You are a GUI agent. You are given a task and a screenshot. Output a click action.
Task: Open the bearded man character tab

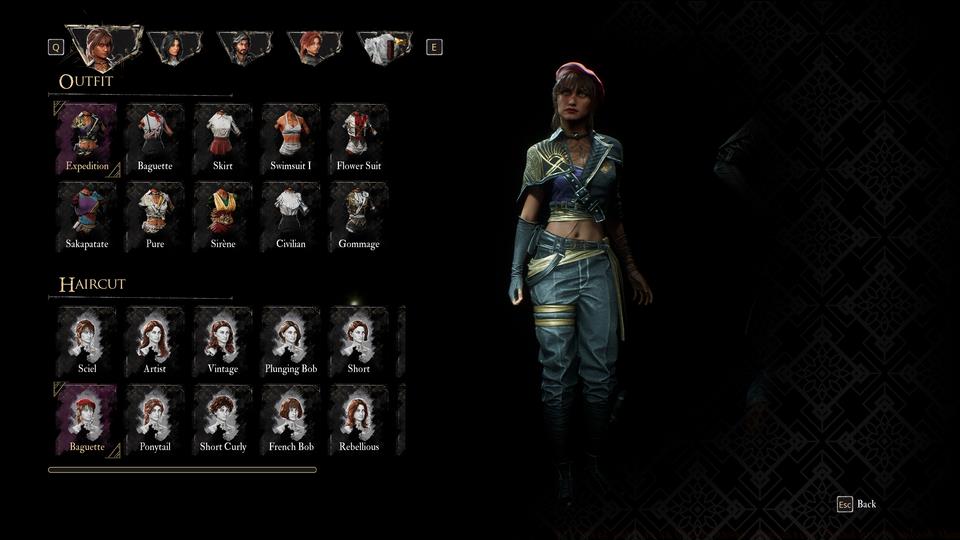(244, 47)
